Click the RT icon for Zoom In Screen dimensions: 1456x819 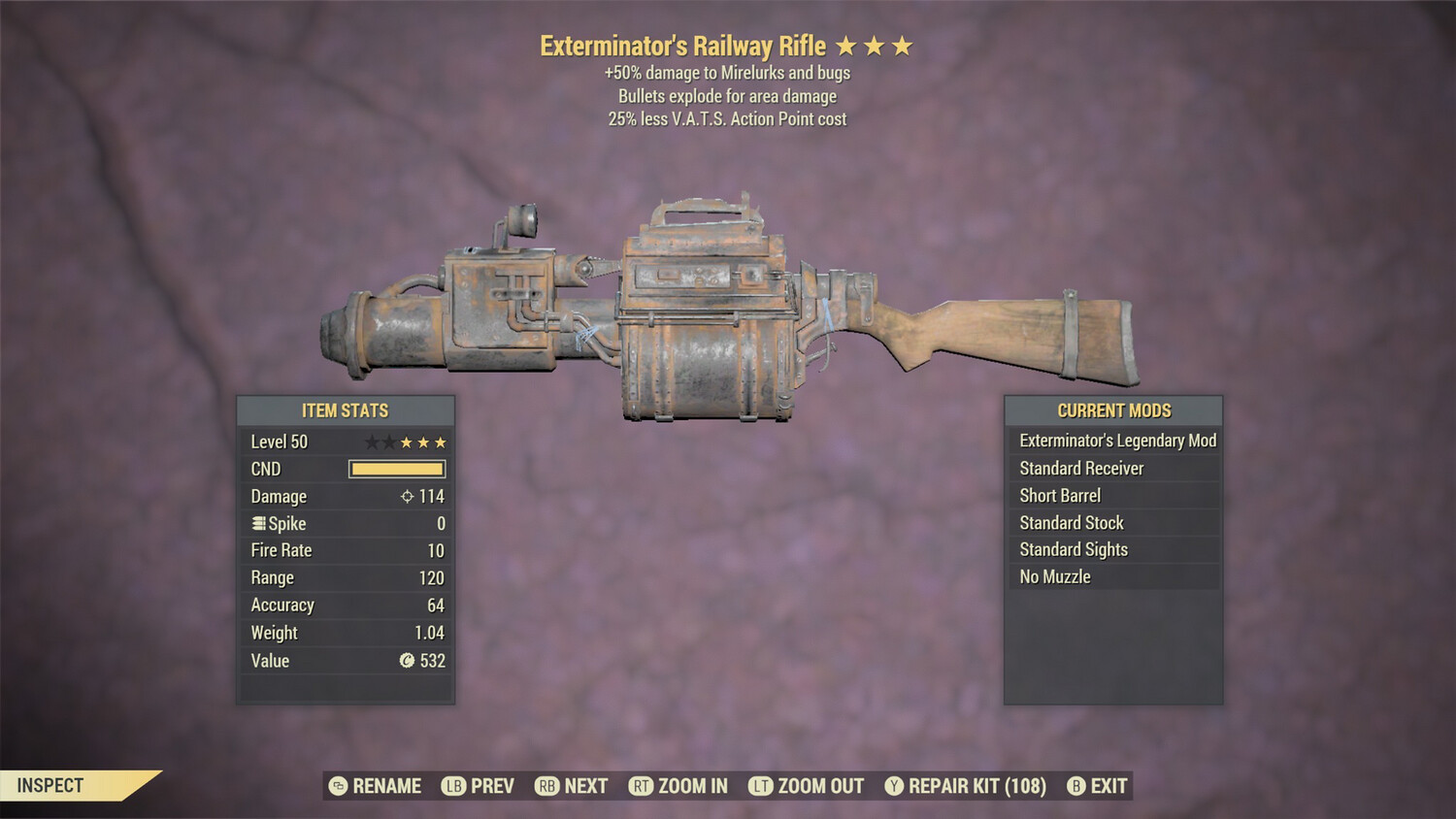(642, 786)
